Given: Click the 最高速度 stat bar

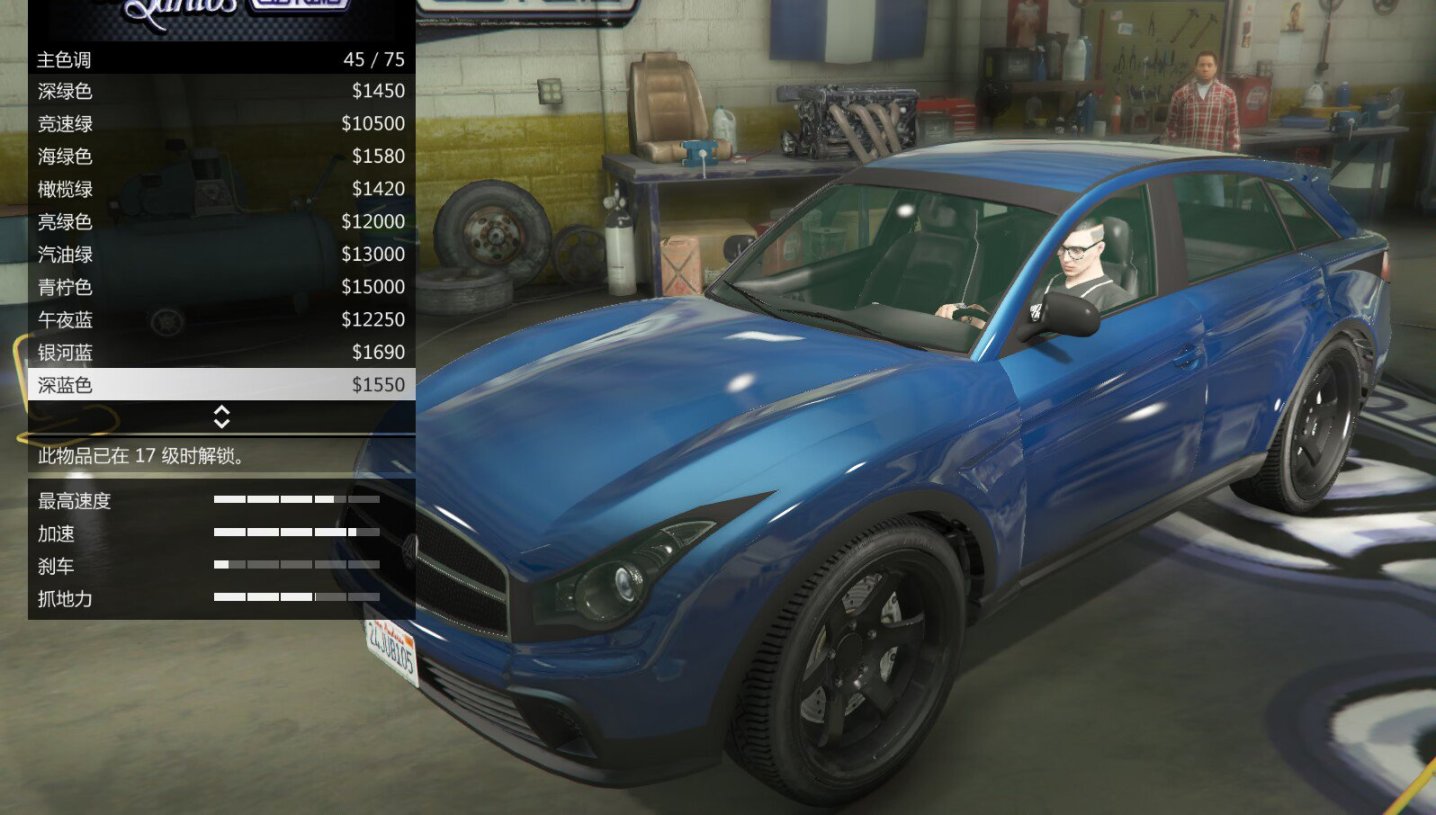Looking at the screenshot, I should pos(296,500).
